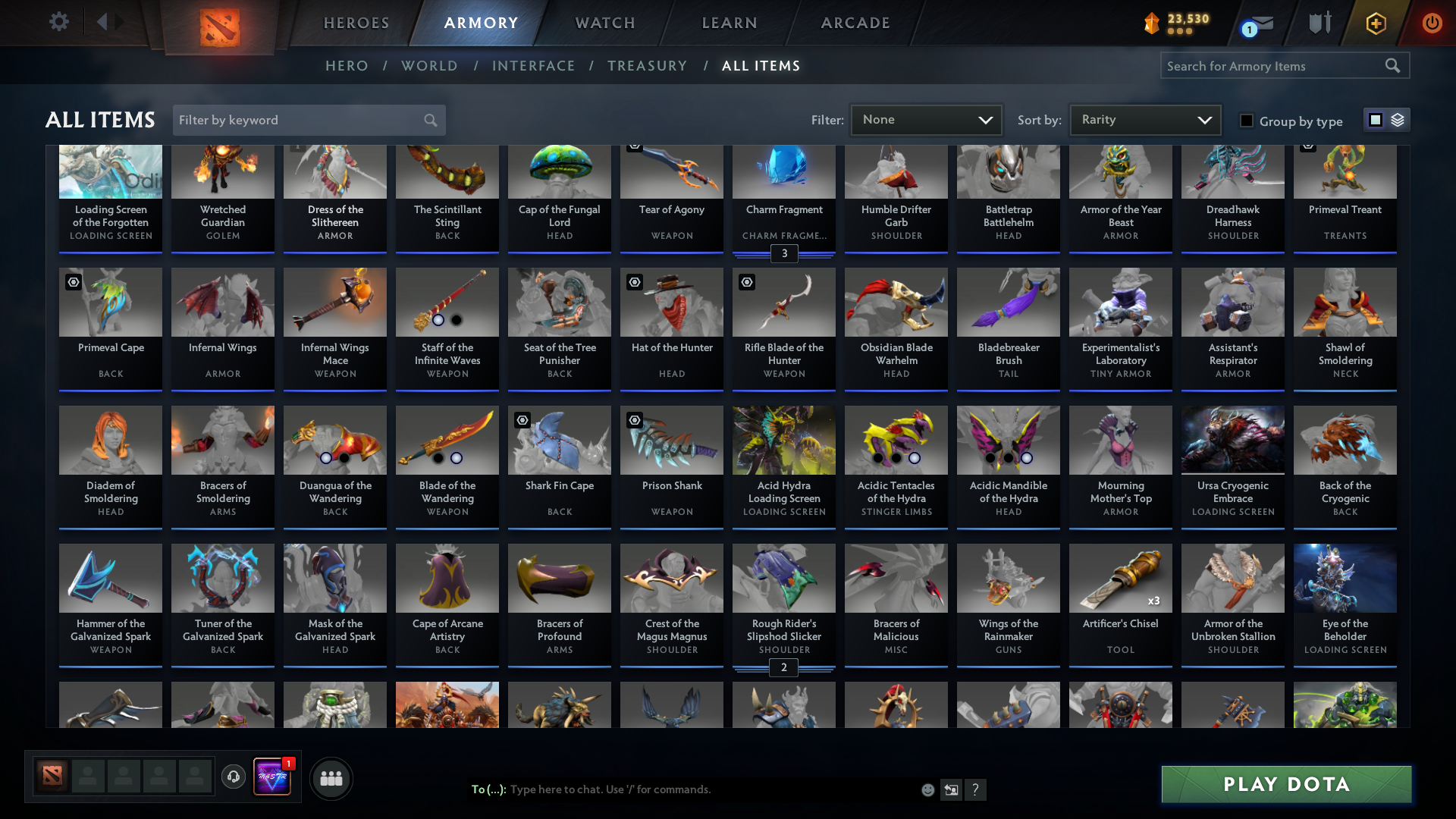Open the Sort by Rarity dropdown
Viewport: 1456px width, 819px height.
pyautogui.click(x=1144, y=119)
